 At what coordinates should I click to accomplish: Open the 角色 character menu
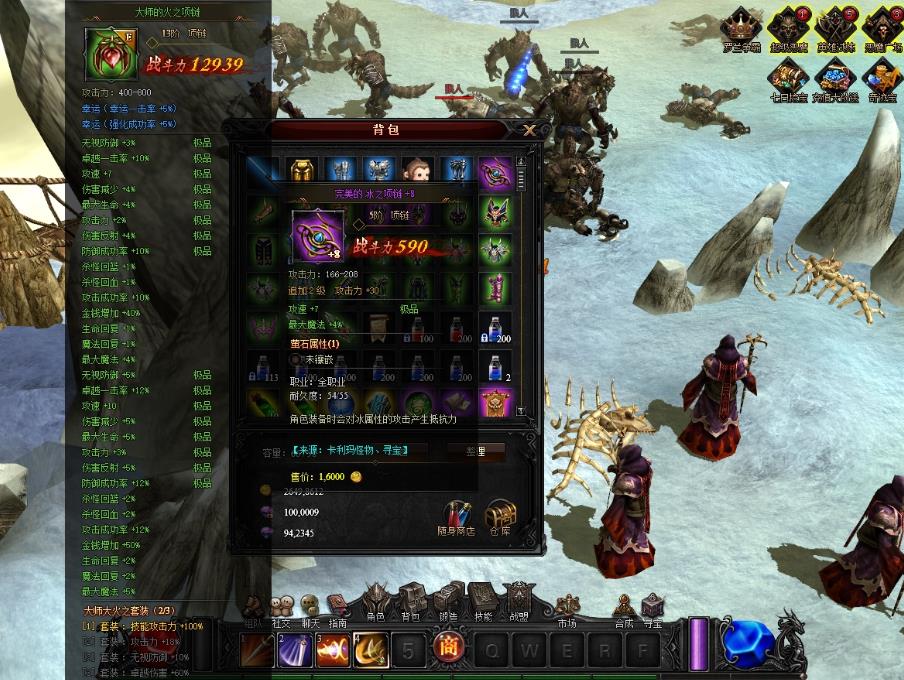tap(376, 603)
